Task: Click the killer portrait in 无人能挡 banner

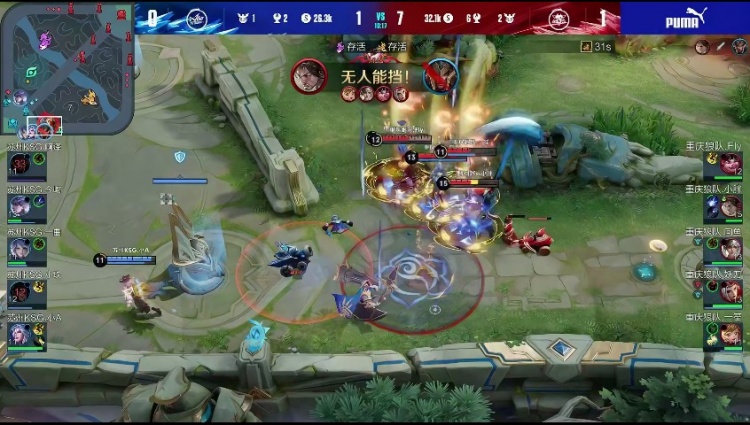Action: coord(308,76)
